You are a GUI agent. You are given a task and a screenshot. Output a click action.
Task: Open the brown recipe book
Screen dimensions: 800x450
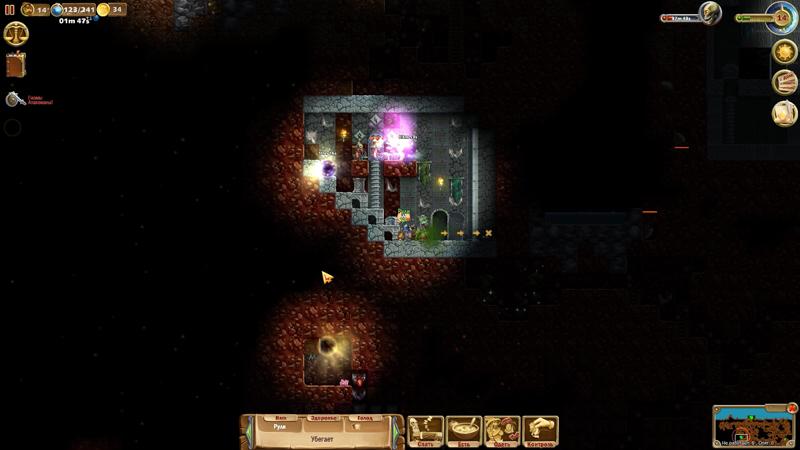tap(15, 66)
